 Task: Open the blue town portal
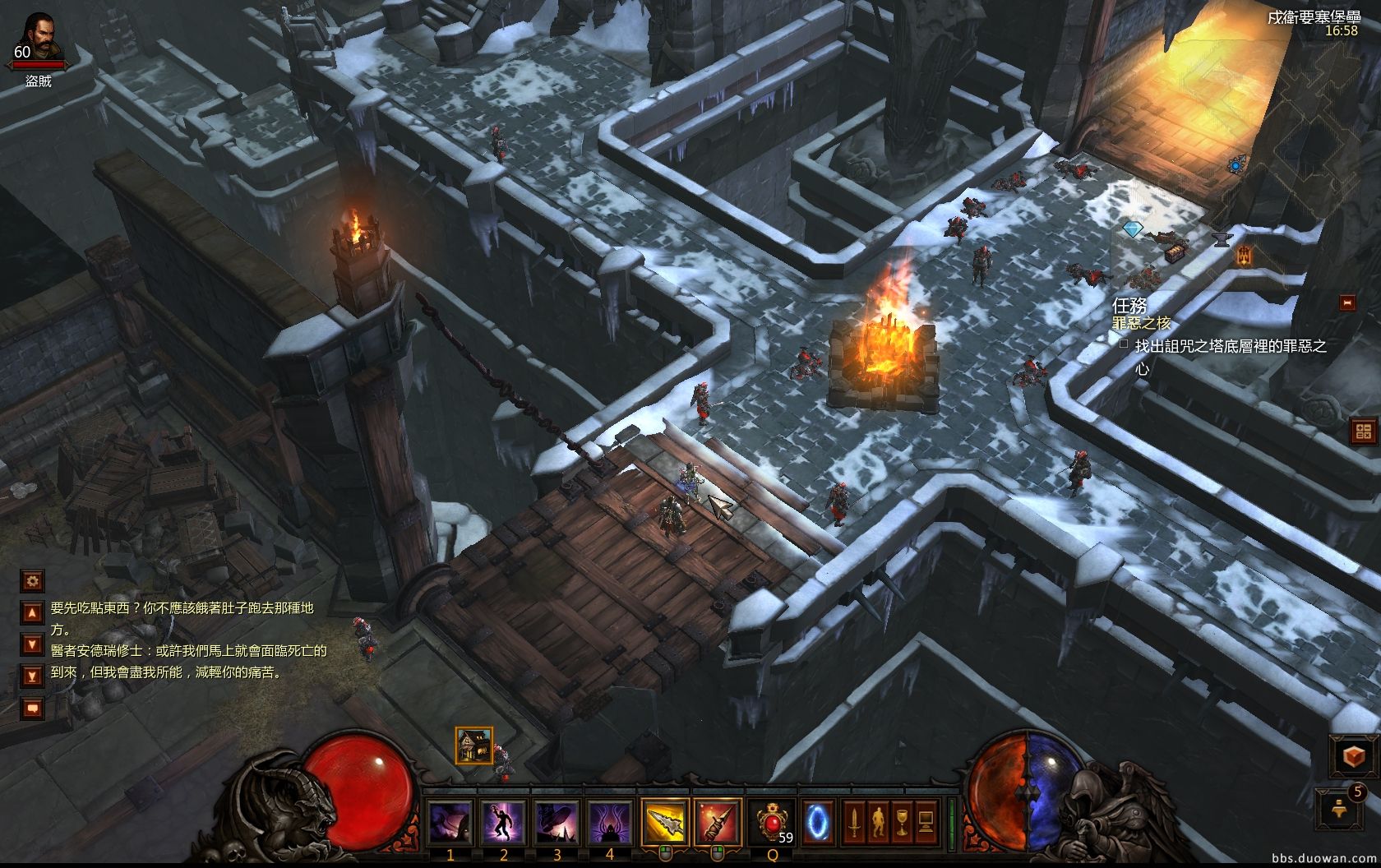(818, 820)
